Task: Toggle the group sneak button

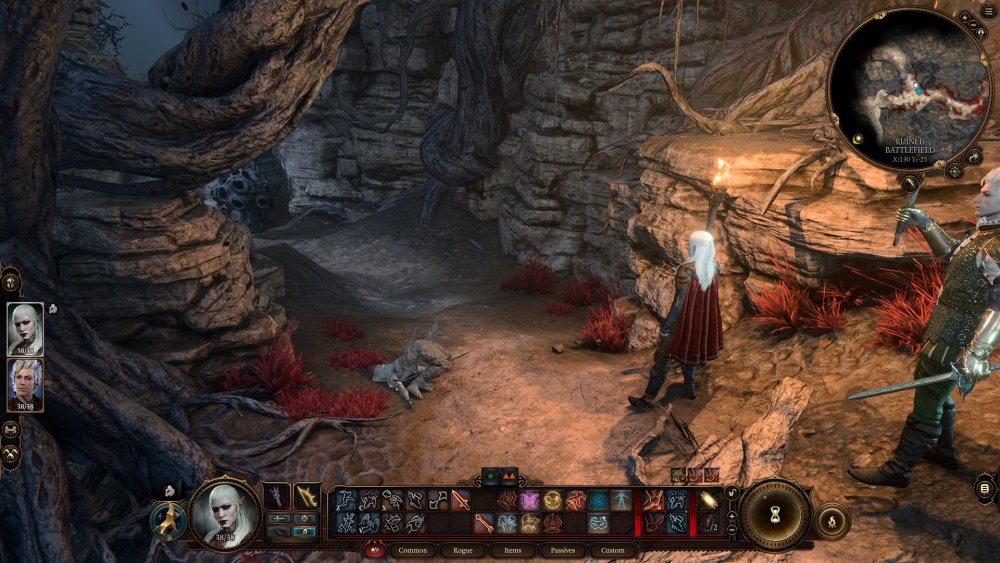Action: (11, 430)
